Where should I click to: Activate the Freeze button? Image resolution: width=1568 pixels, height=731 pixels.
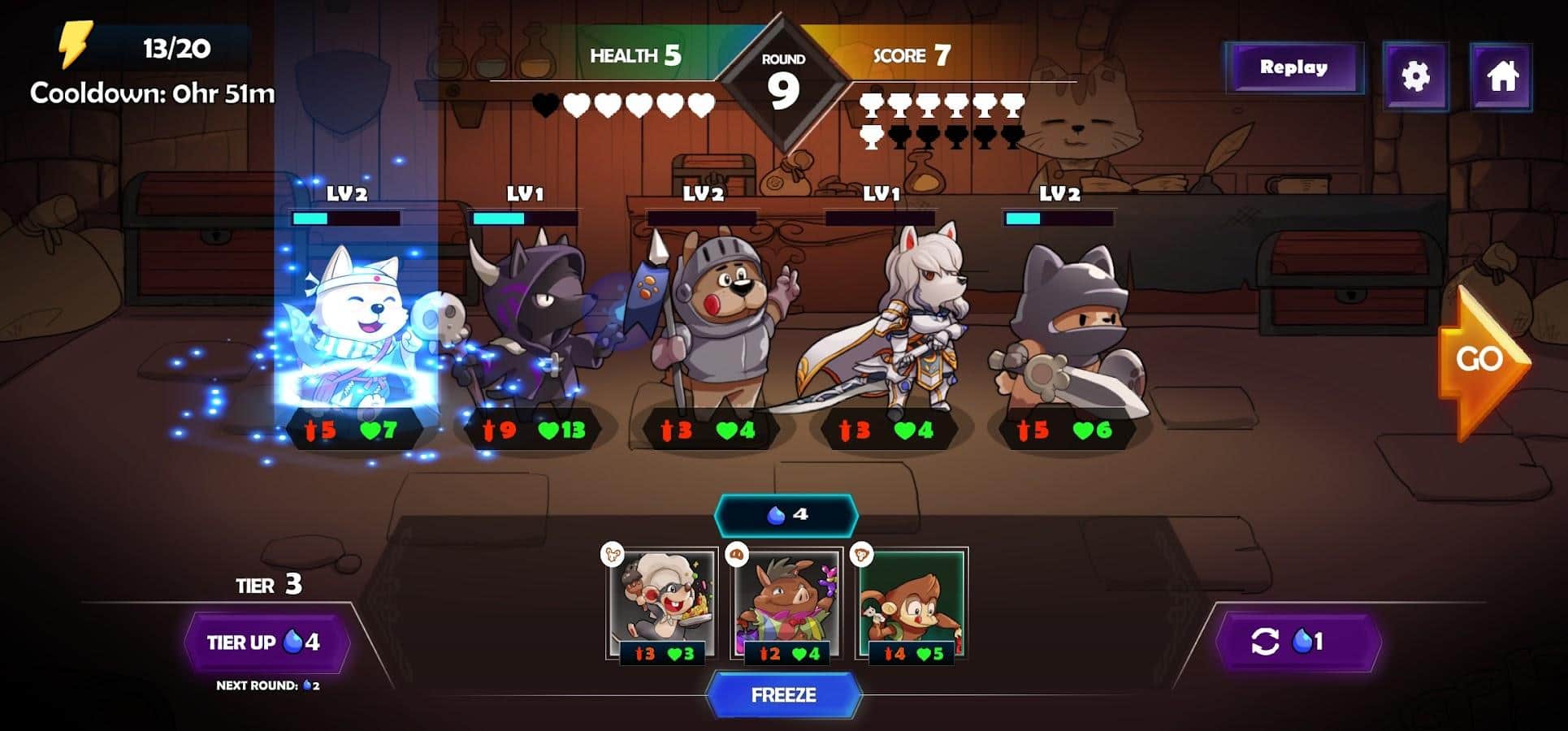pyautogui.click(x=783, y=695)
